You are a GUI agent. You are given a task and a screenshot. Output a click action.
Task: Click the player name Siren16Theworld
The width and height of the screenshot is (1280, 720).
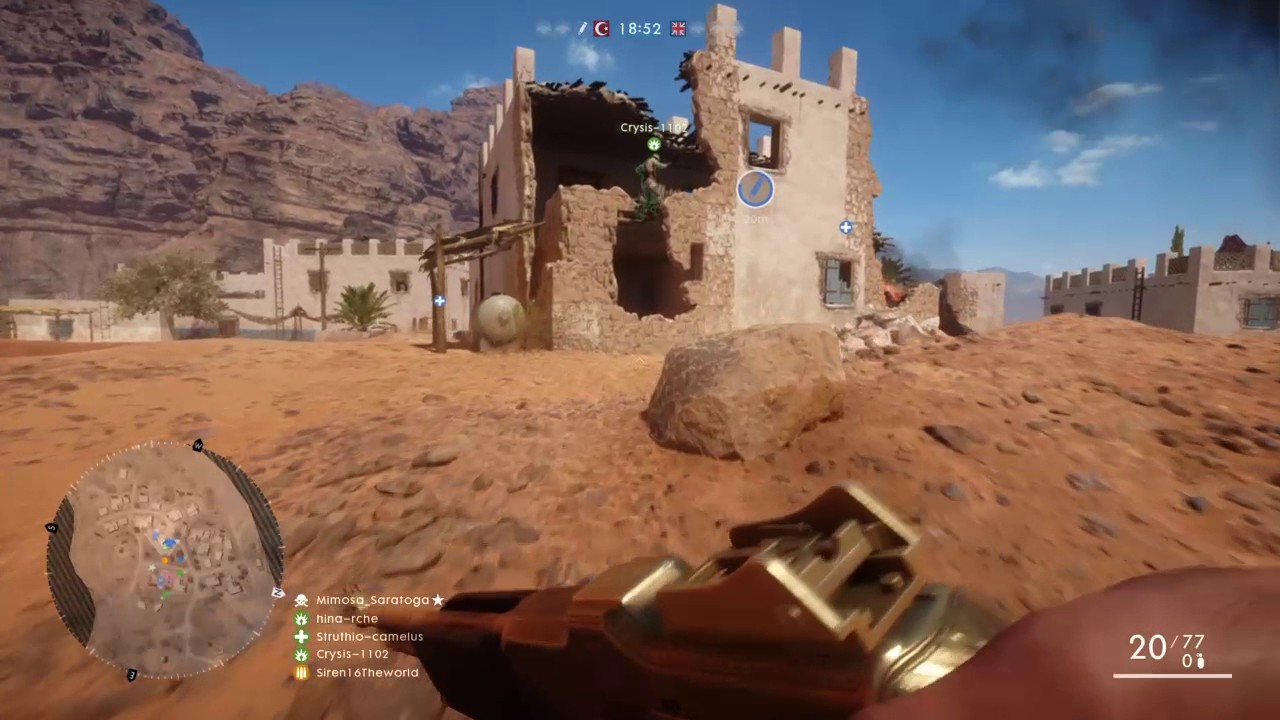coord(367,672)
